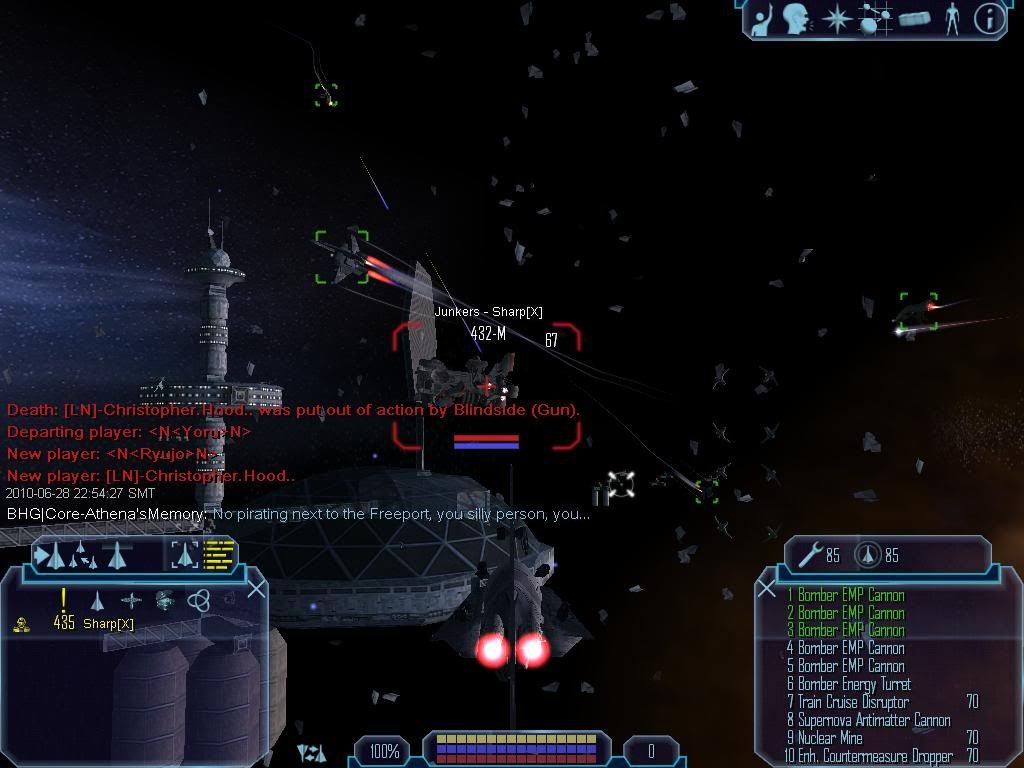Toggle Bomber Energy Turret weapon
Screen dimensions: 1024x768
coord(853,684)
